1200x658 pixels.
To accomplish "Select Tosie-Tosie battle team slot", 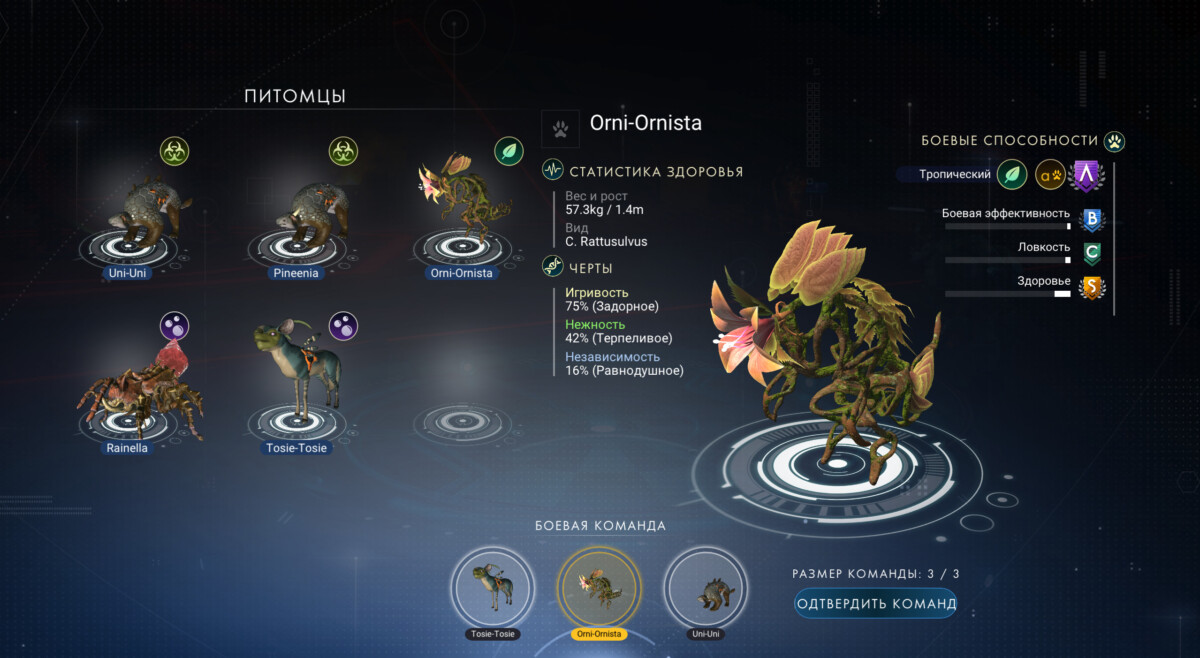I will click(492, 586).
